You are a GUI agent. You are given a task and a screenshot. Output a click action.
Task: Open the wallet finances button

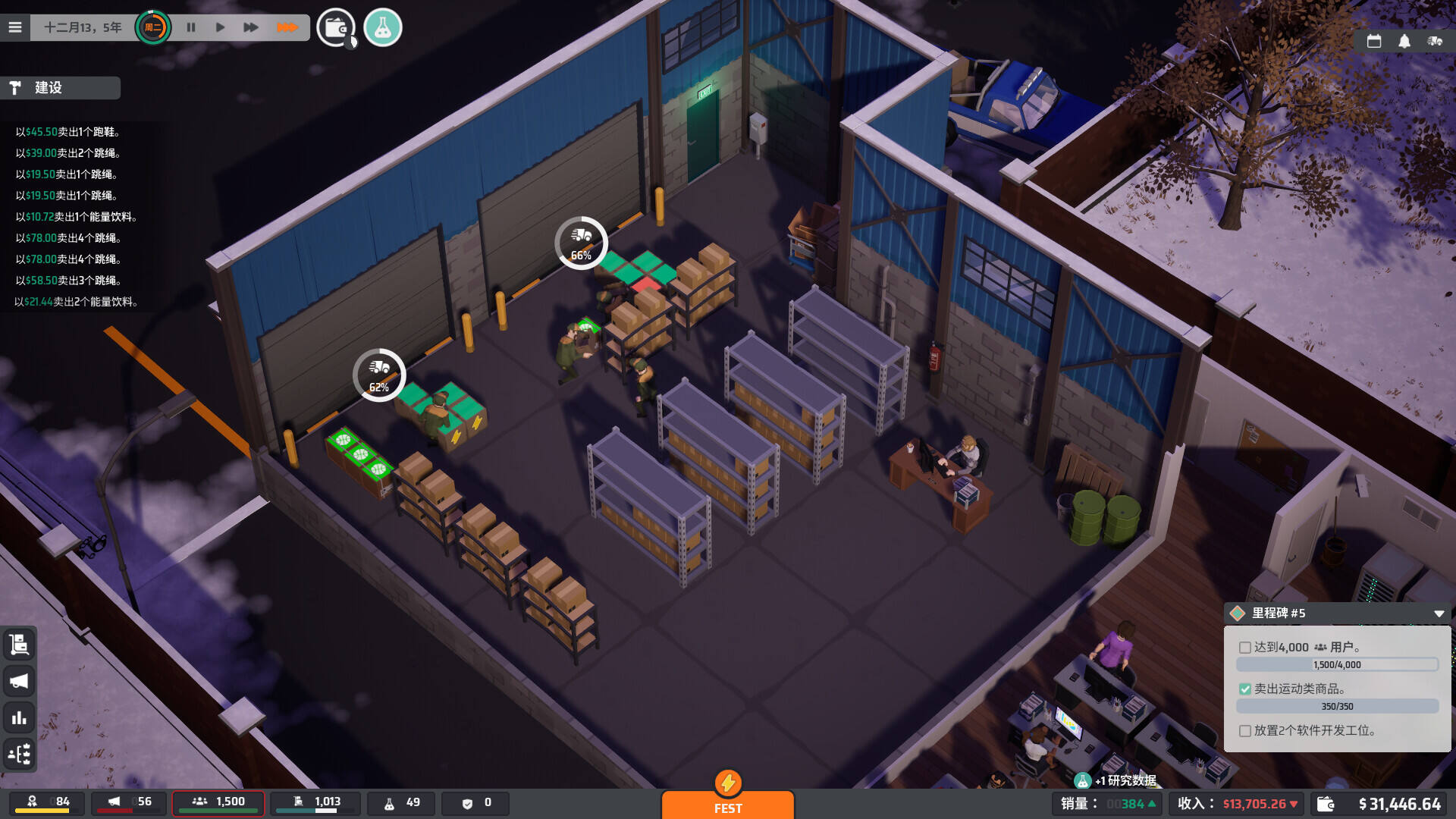click(x=335, y=28)
